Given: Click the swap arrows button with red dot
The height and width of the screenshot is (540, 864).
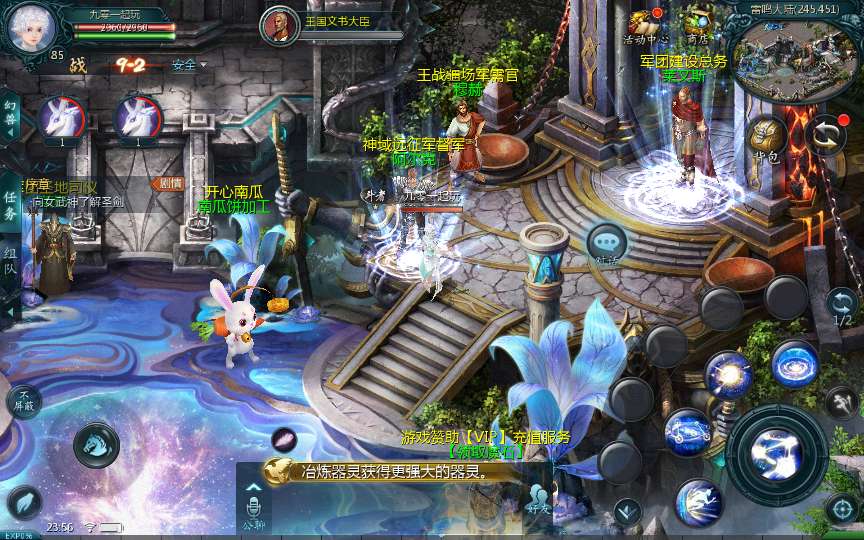Looking at the screenshot, I should (x=826, y=135).
